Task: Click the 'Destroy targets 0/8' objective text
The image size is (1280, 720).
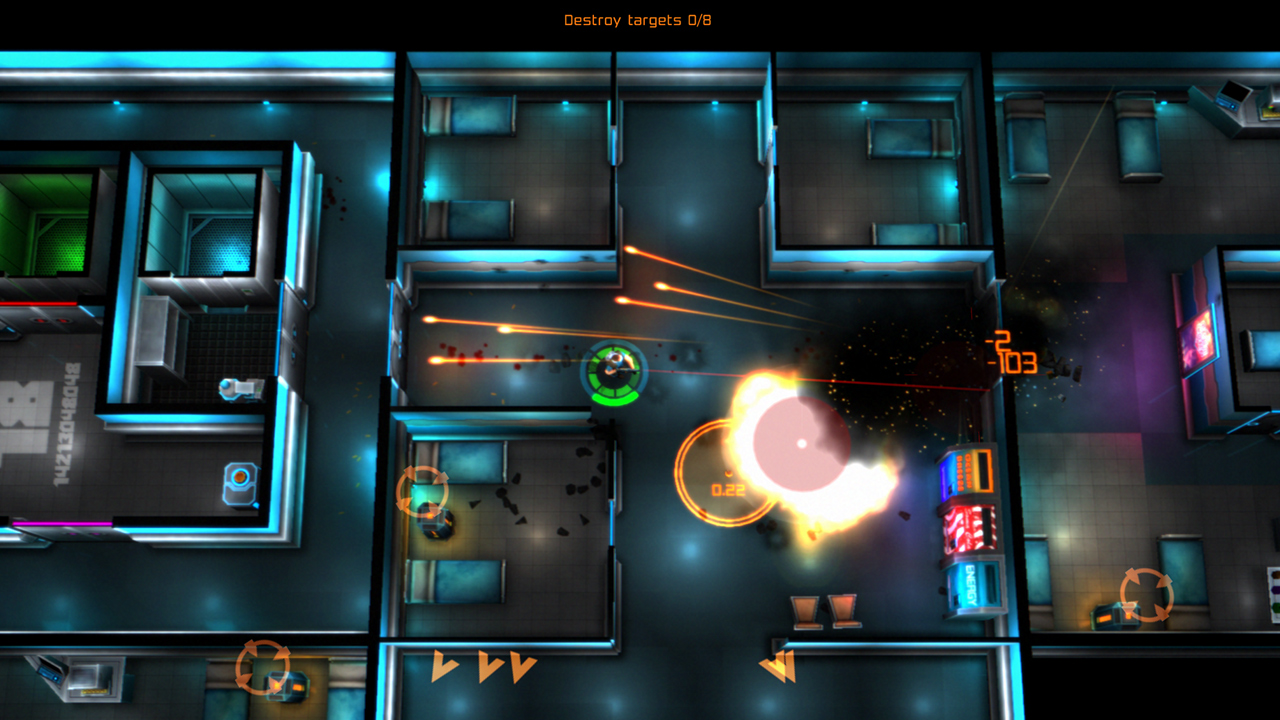Action: pyautogui.click(x=639, y=19)
